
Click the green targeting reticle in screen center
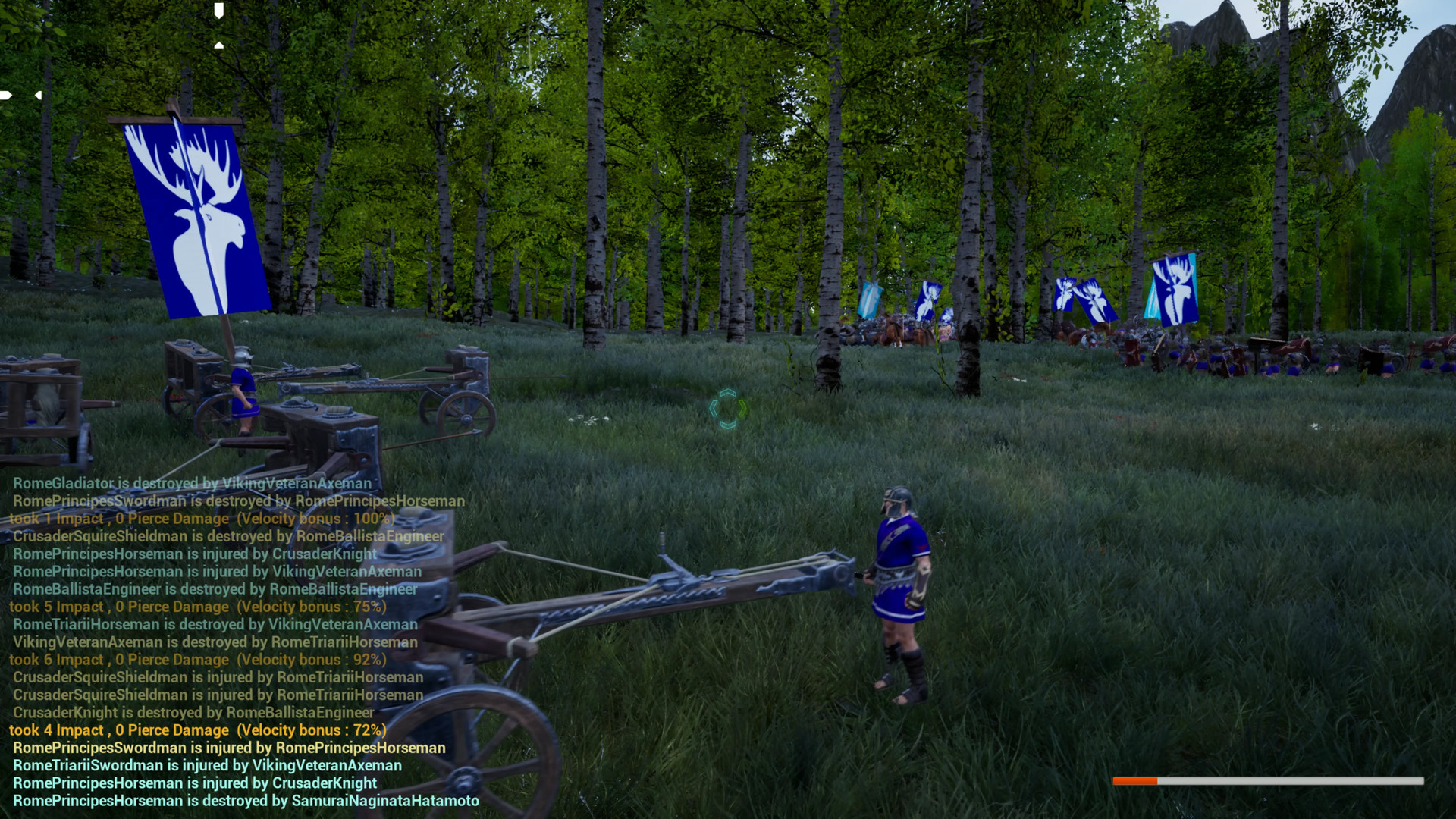[x=728, y=409]
